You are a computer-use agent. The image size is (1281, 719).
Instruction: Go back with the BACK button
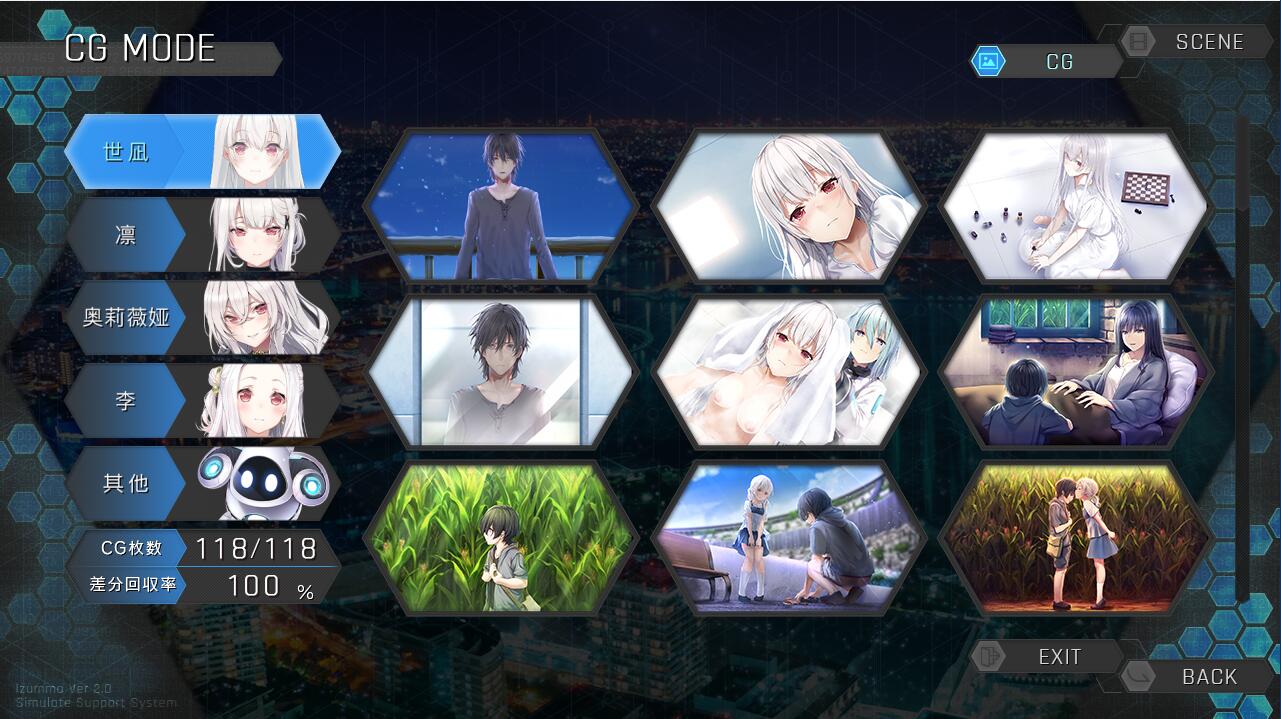click(x=1195, y=677)
